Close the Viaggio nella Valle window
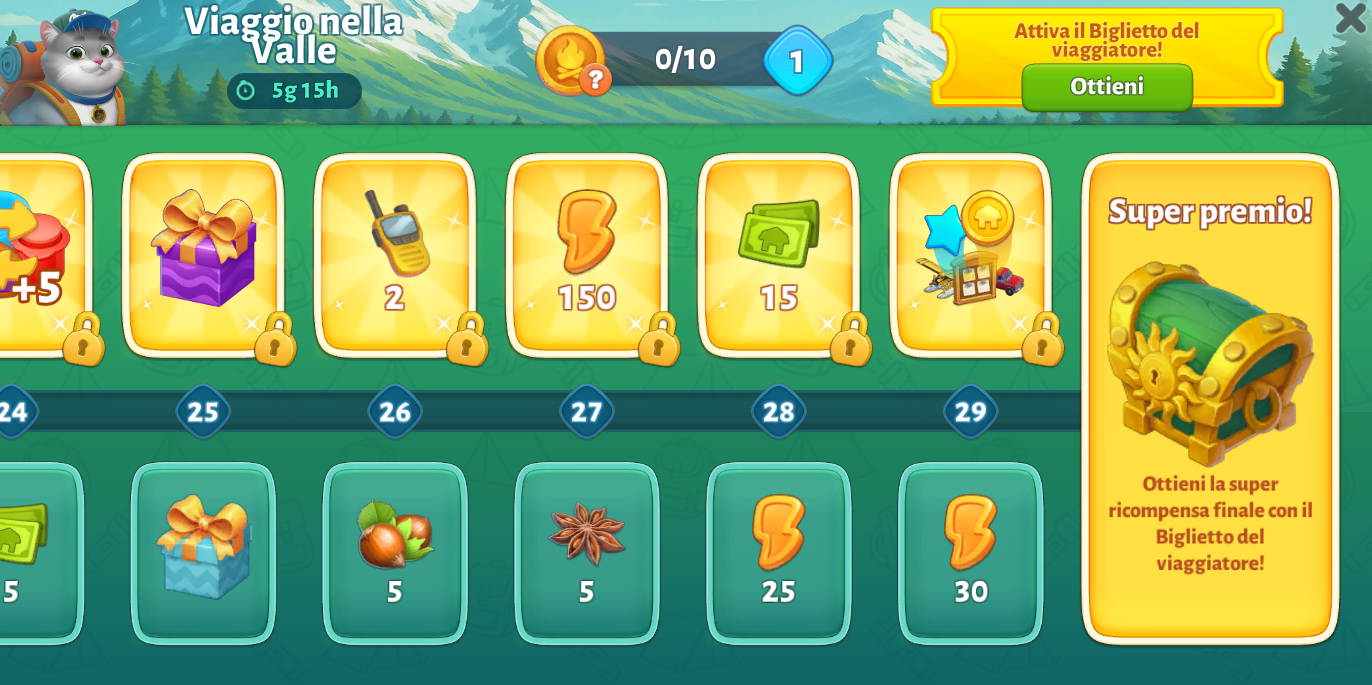Image resolution: width=1372 pixels, height=685 pixels. pos(1349,17)
